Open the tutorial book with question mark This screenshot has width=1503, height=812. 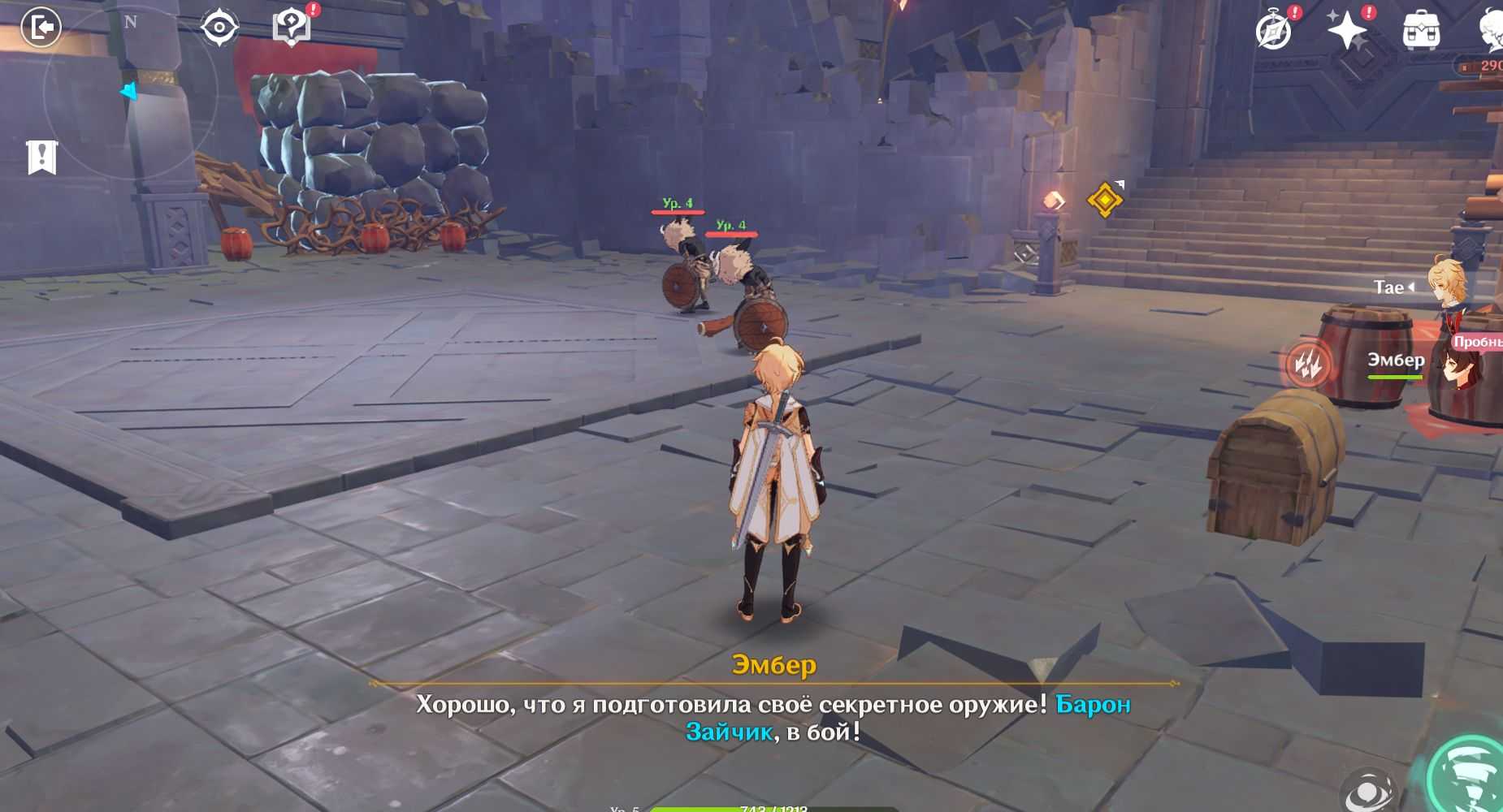coord(292,28)
